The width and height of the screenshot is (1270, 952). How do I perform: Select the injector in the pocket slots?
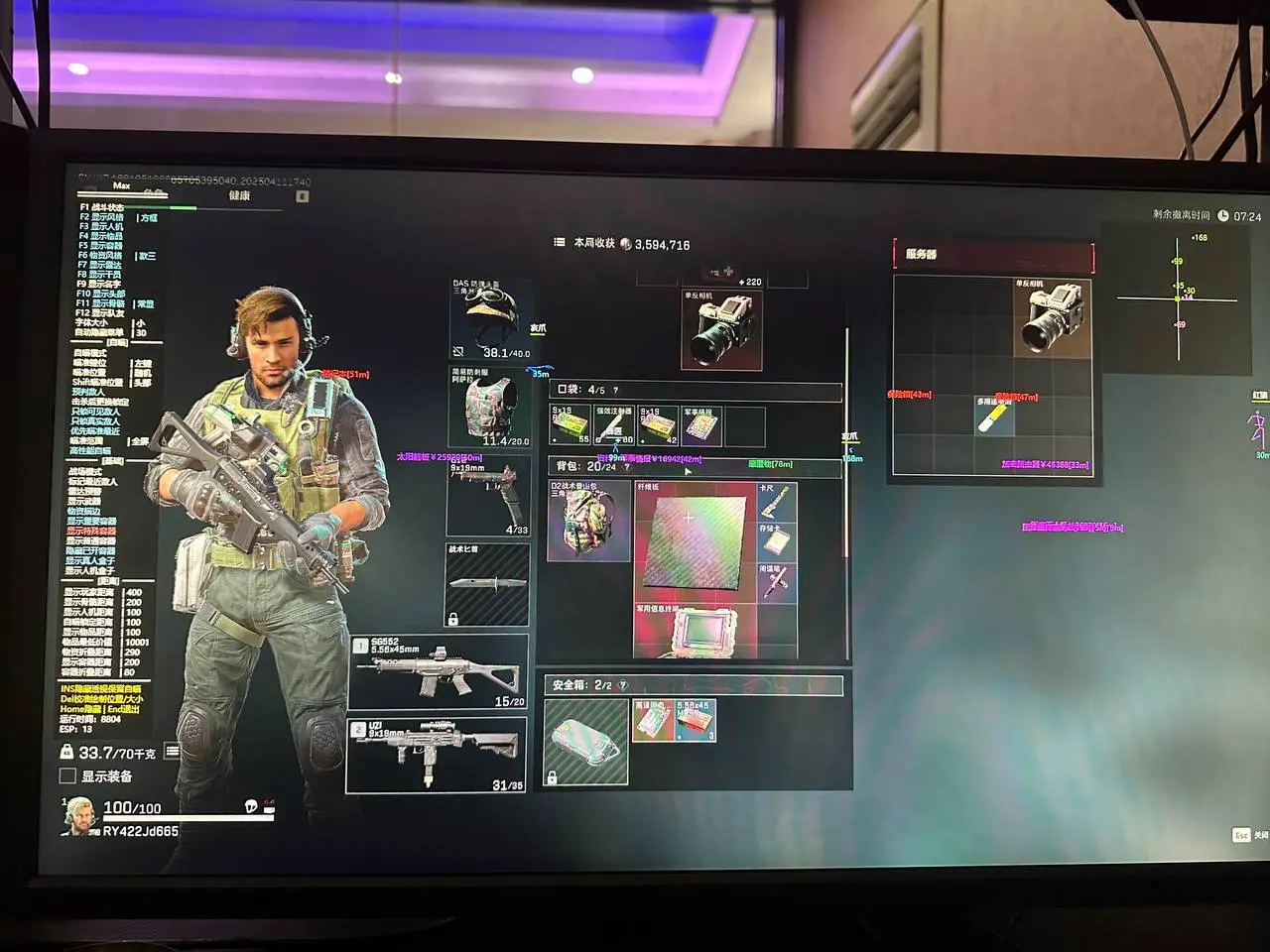(614, 425)
